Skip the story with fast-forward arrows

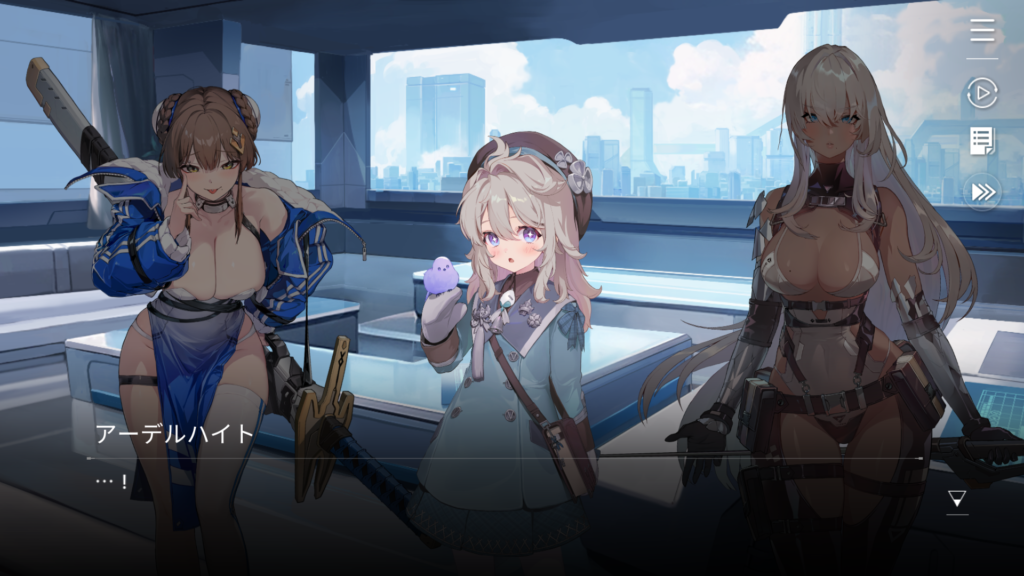tap(982, 191)
